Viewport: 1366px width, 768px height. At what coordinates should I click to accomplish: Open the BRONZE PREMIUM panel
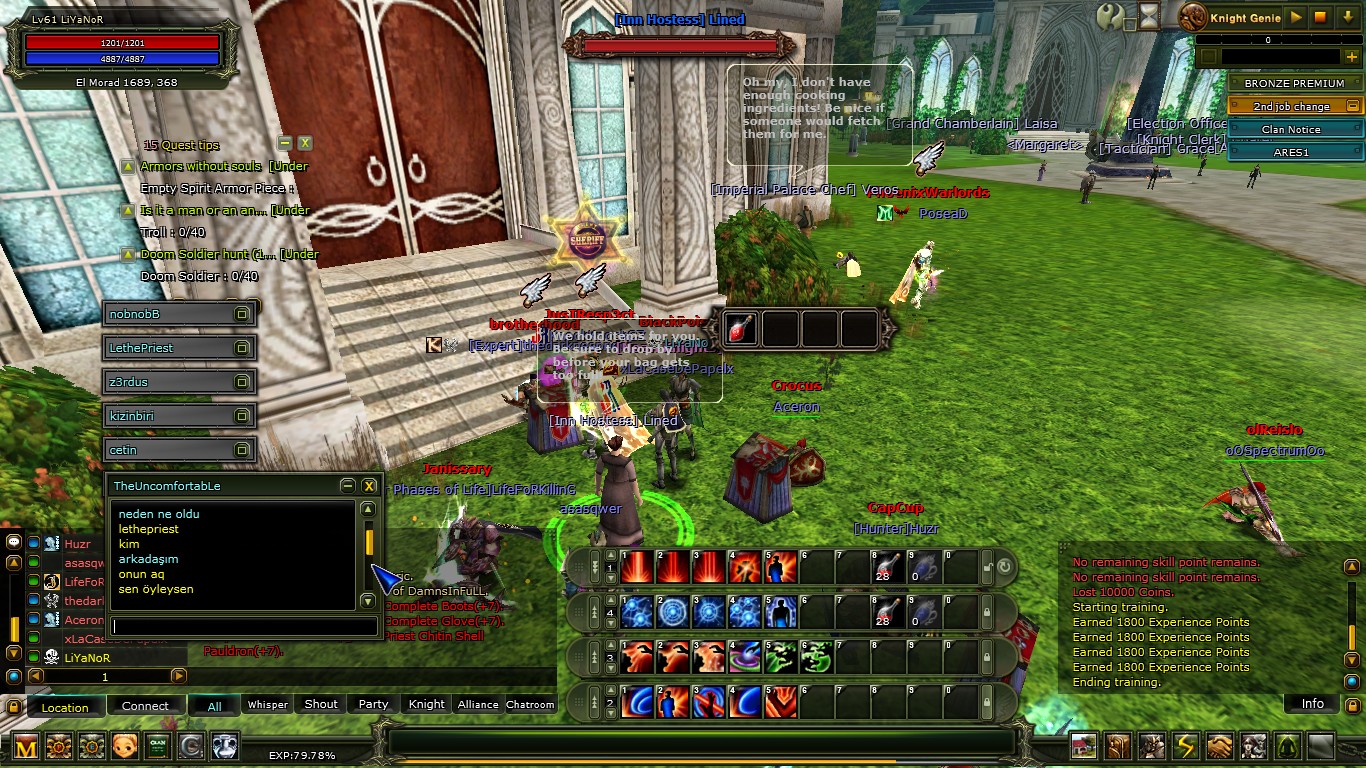click(1294, 83)
